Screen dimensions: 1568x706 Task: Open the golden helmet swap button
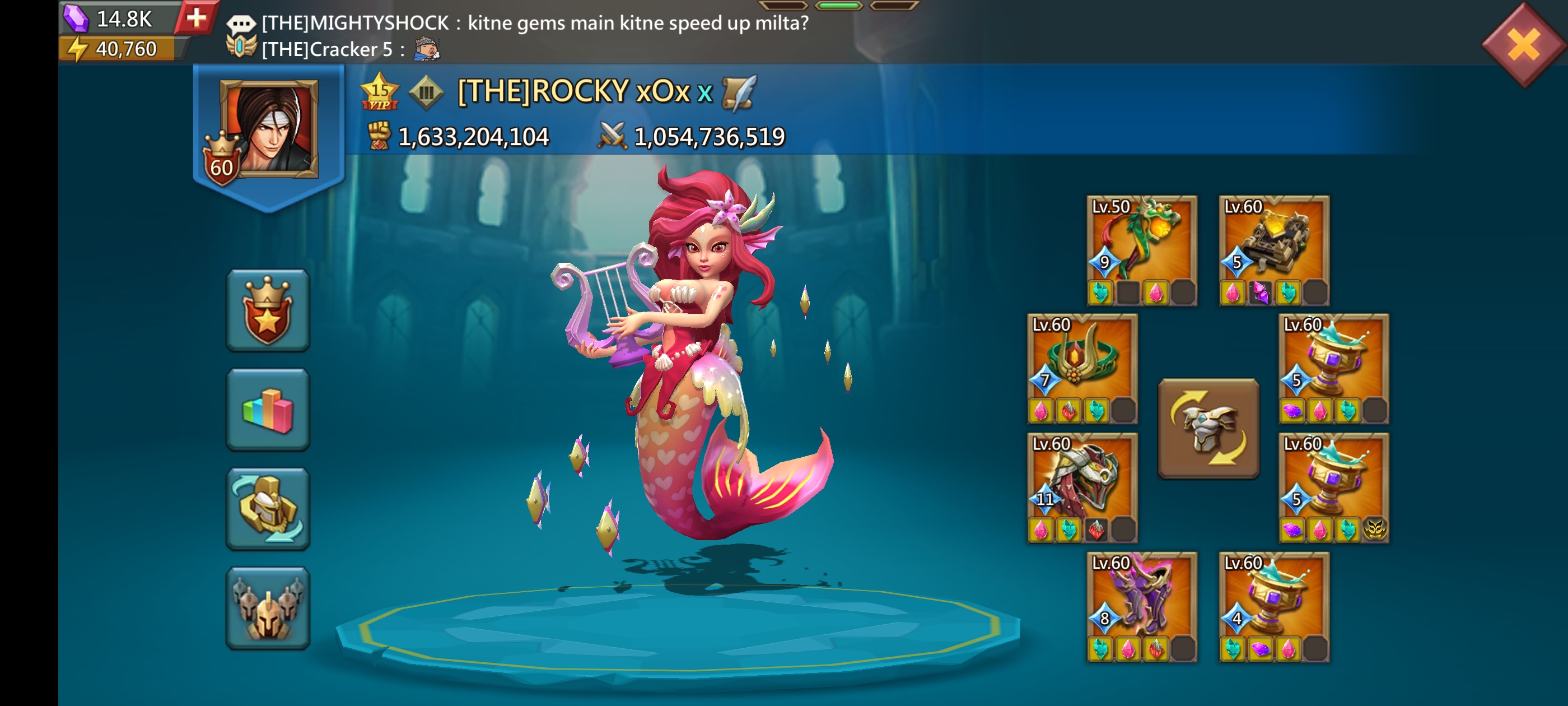[268, 509]
